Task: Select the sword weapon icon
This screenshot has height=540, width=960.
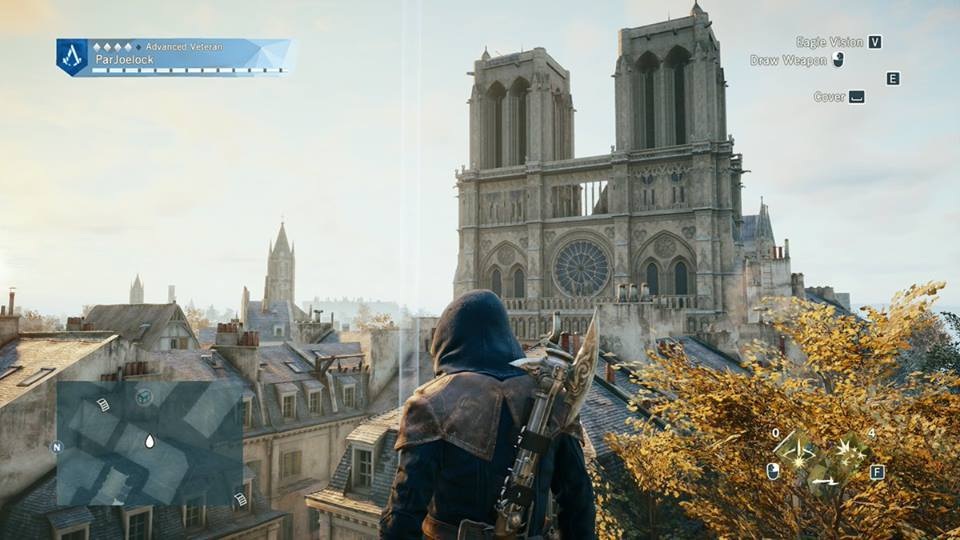Action: pos(825,482)
